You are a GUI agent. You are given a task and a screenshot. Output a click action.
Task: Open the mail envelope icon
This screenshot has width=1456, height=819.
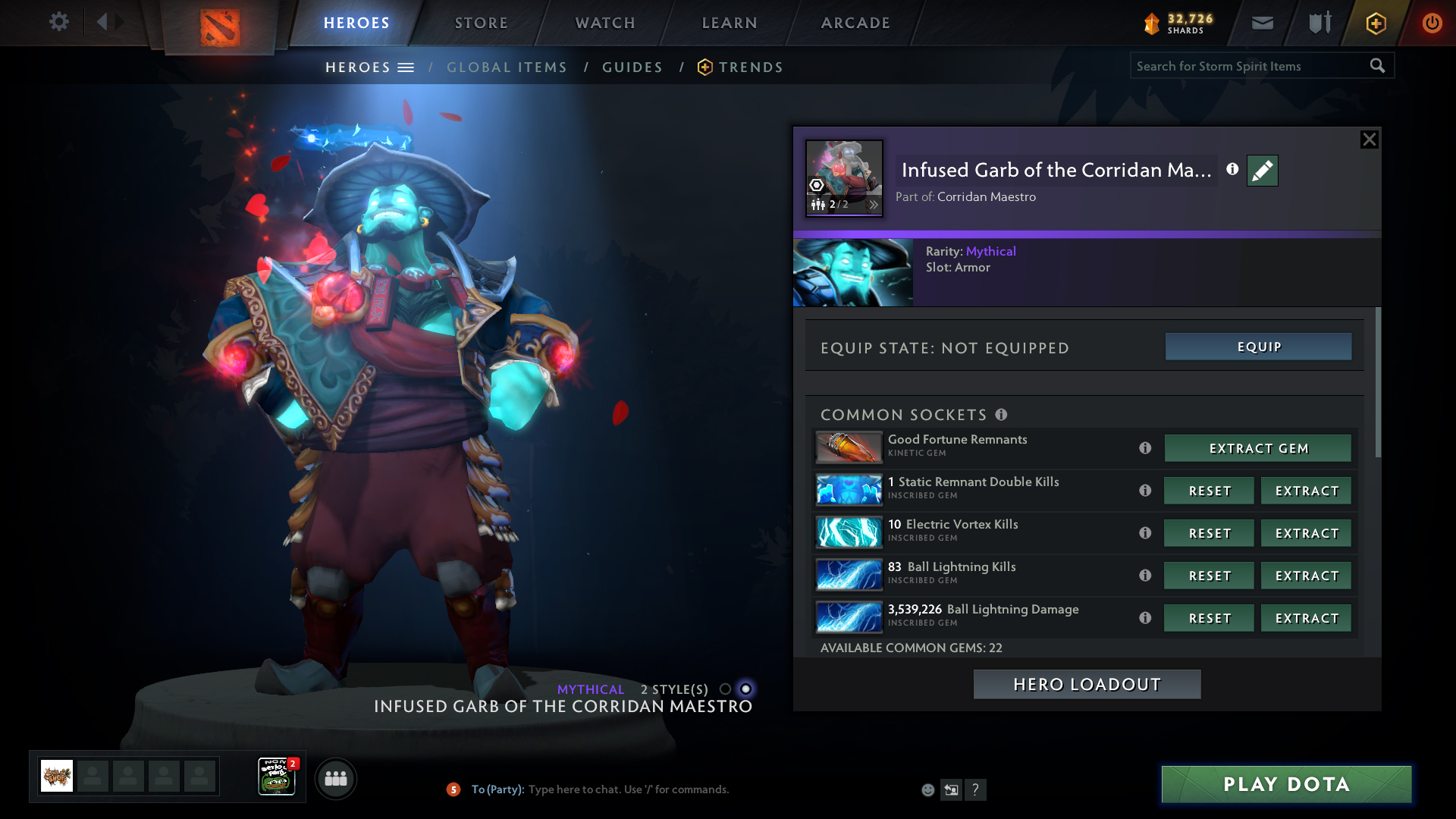(1263, 23)
